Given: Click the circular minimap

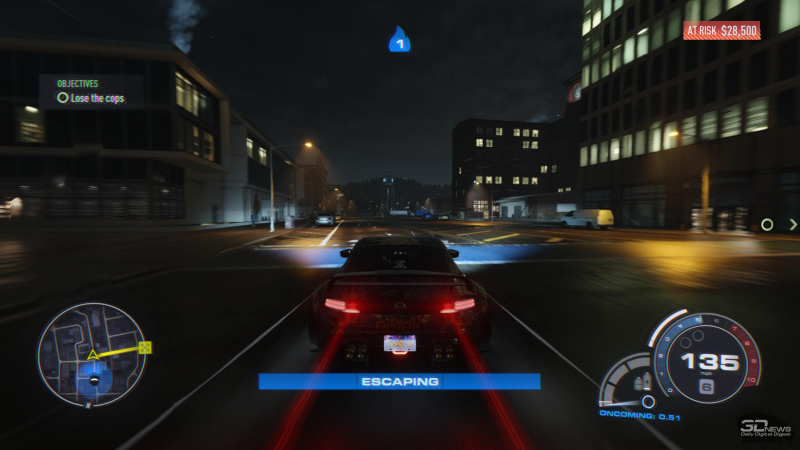Looking at the screenshot, I should point(92,354).
